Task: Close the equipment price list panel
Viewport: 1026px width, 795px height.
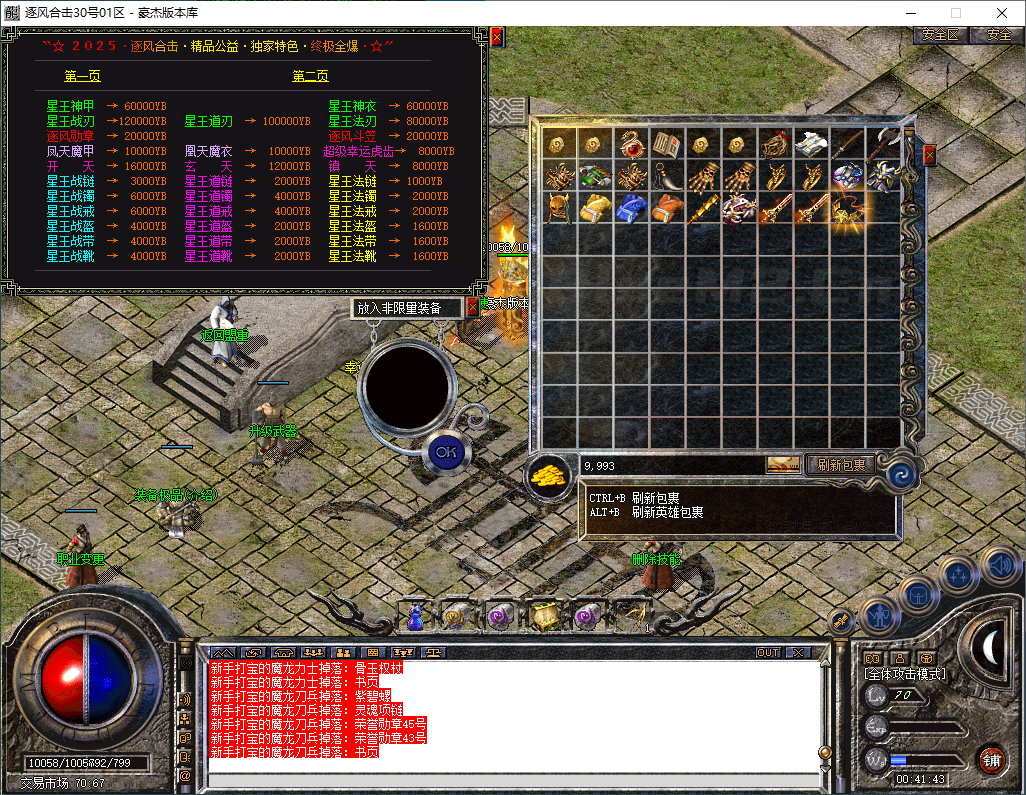Action: click(x=497, y=37)
